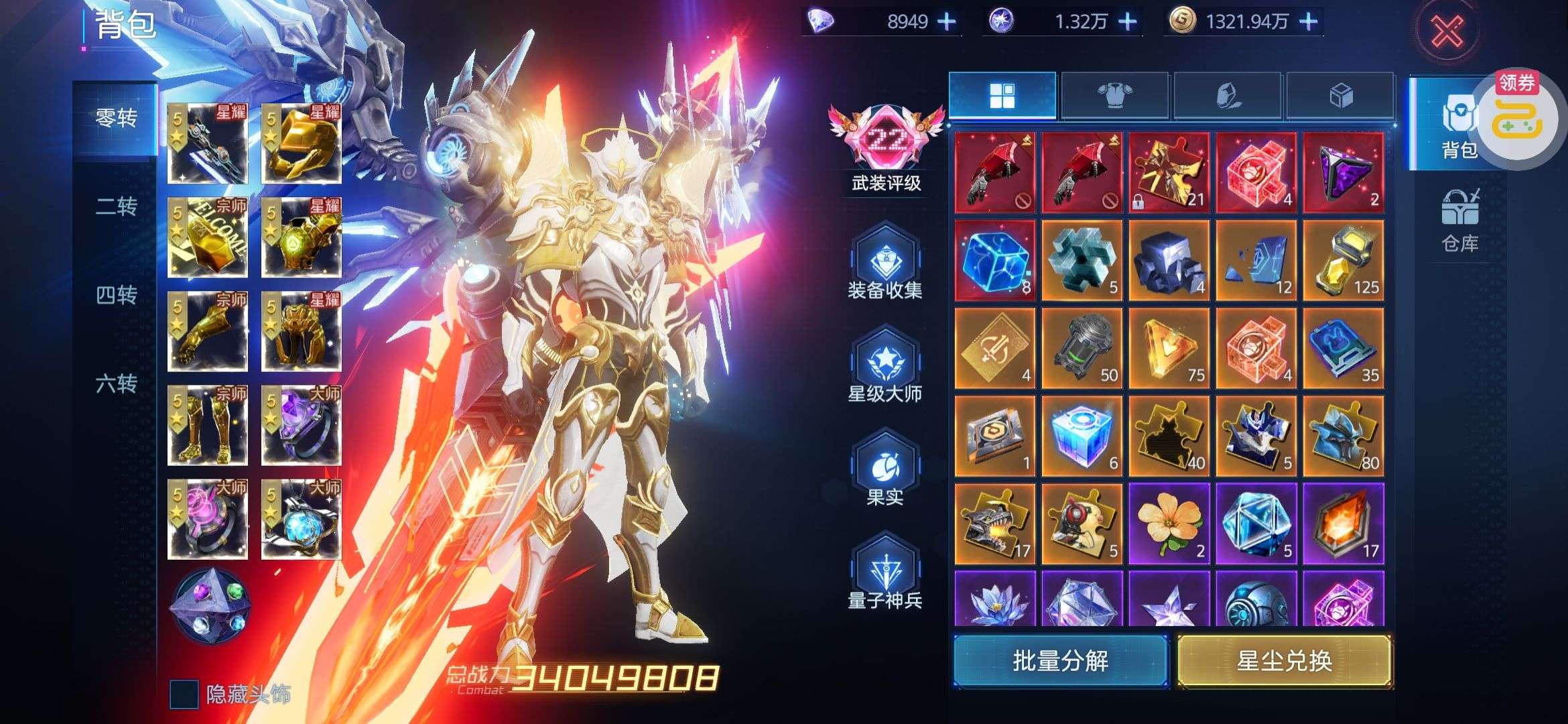Image resolution: width=1568 pixels, height=724 pixels.
Task: Open the 星尘兑换 stardust exchange
Action: pos(1284,662)
